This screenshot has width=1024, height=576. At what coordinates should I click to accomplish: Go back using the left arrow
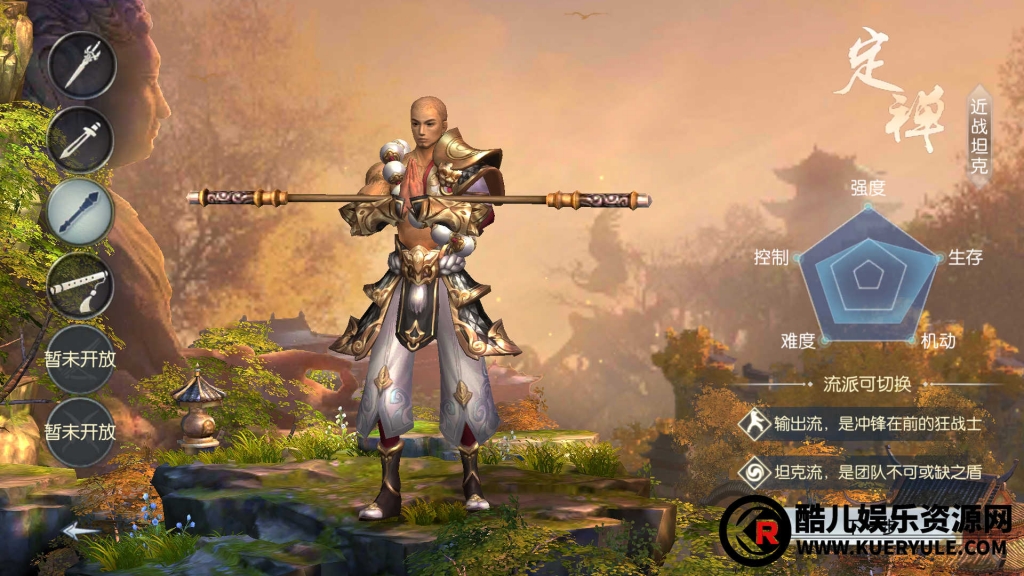(81, 530)
